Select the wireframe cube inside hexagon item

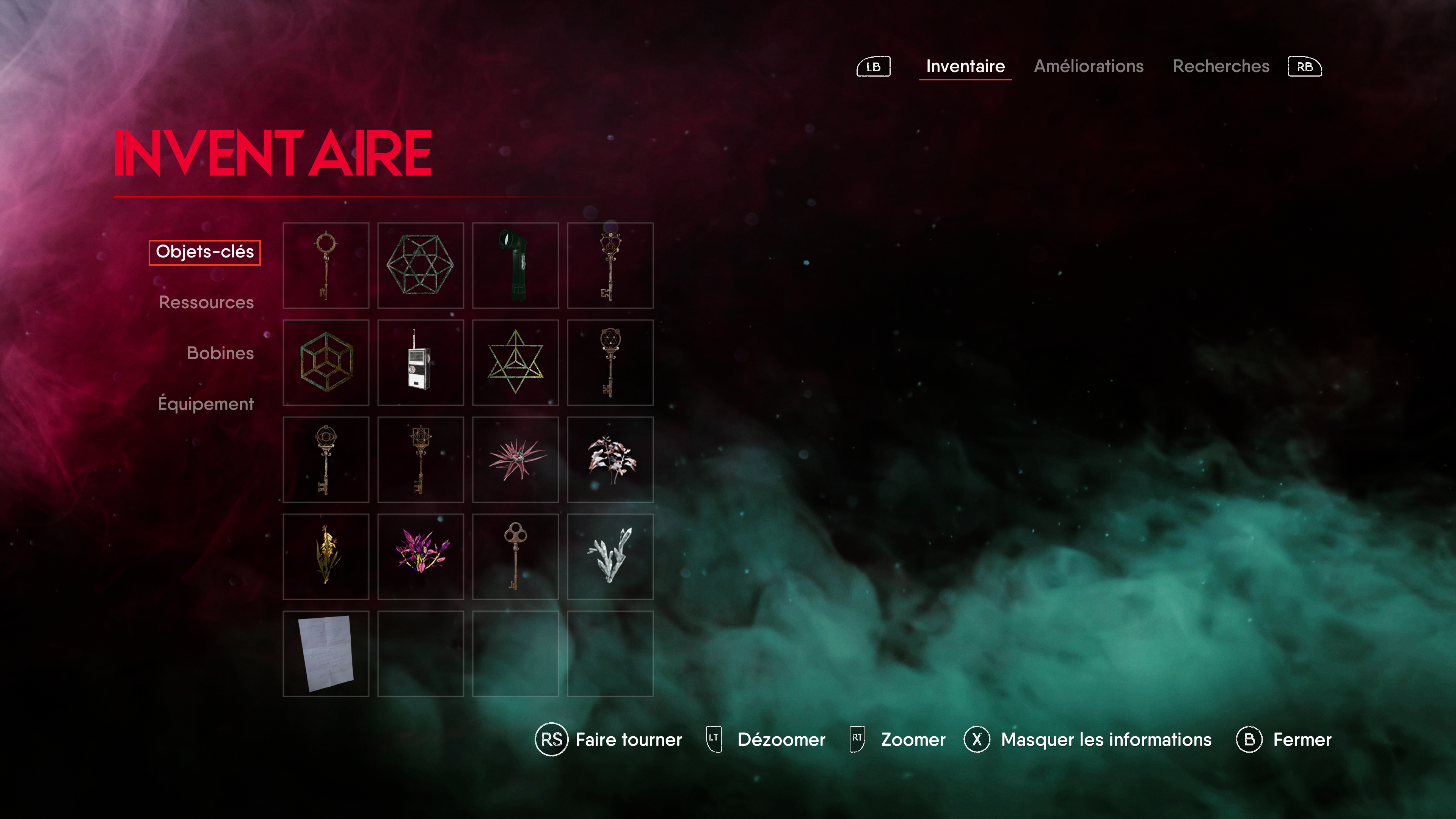(326, 362)
